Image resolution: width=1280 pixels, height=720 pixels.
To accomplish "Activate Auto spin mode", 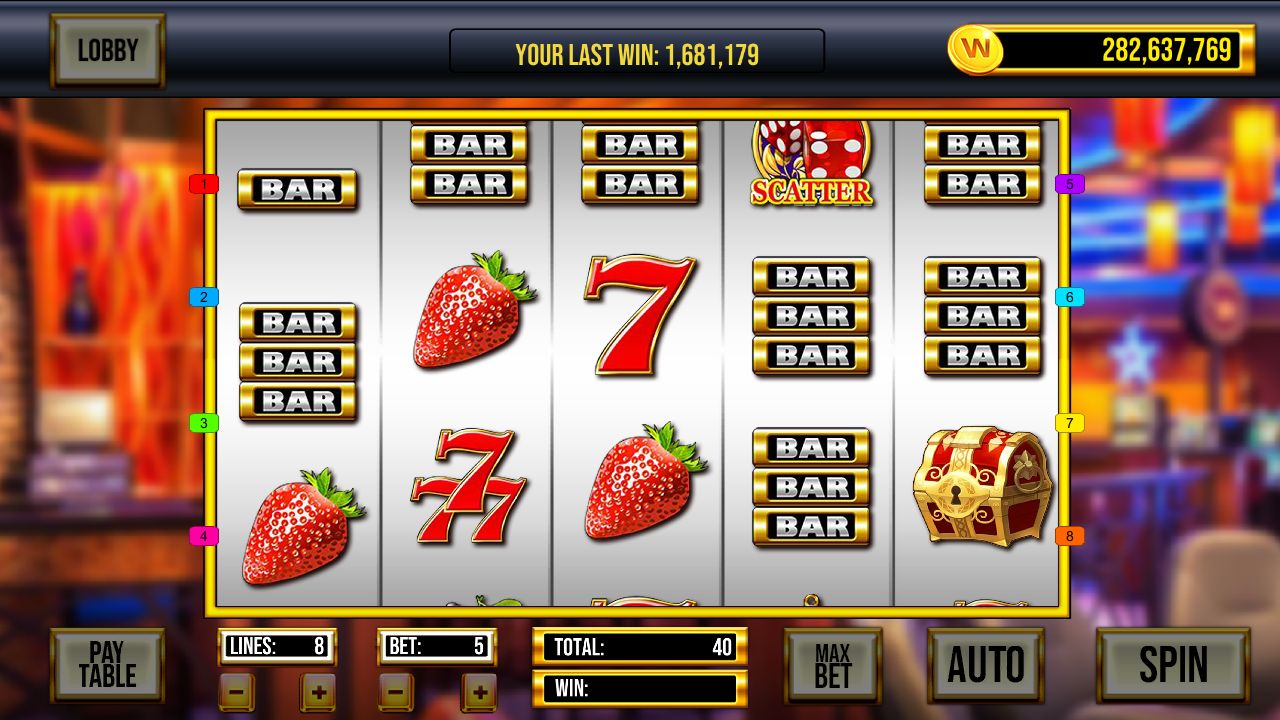I will coord(985,665).
